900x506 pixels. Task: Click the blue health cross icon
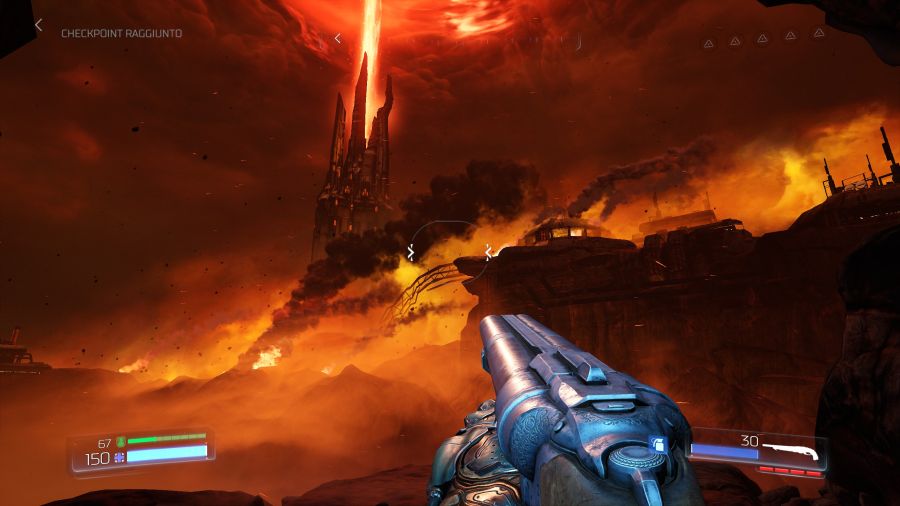tap(120, 457)
